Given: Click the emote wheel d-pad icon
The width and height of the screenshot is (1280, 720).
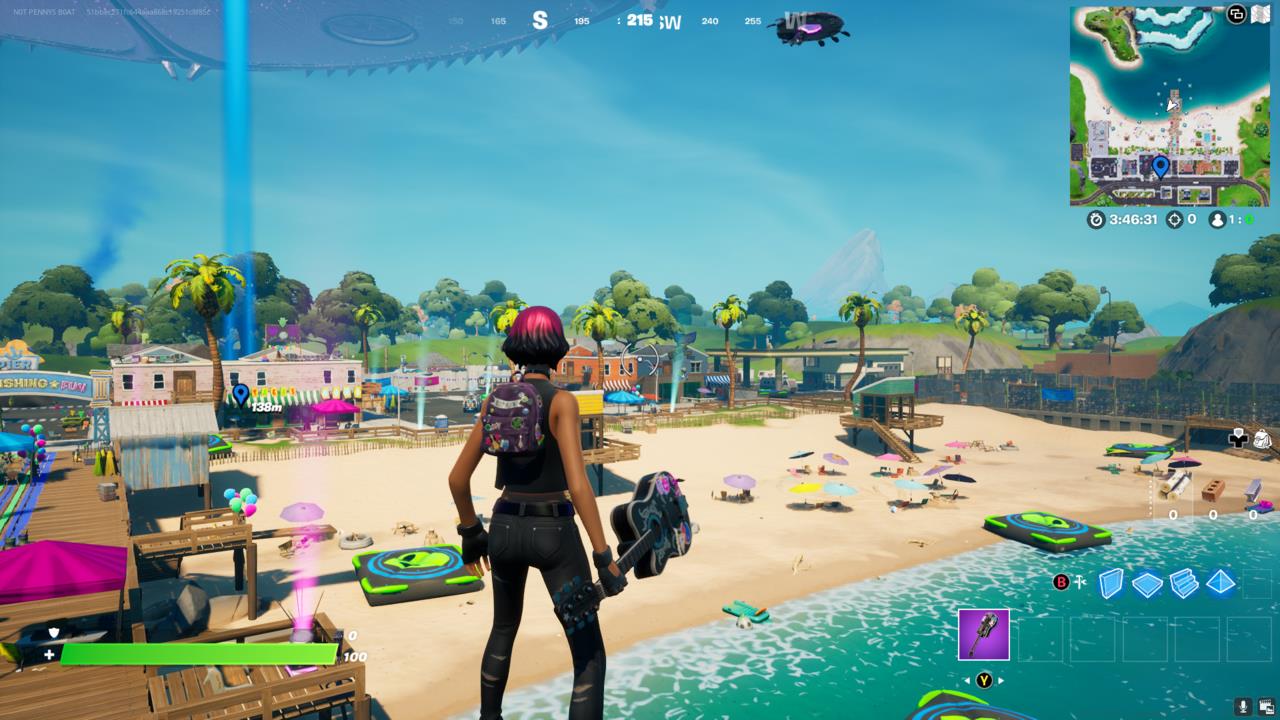Looking at the screenshot, I should coord(1238,439).
